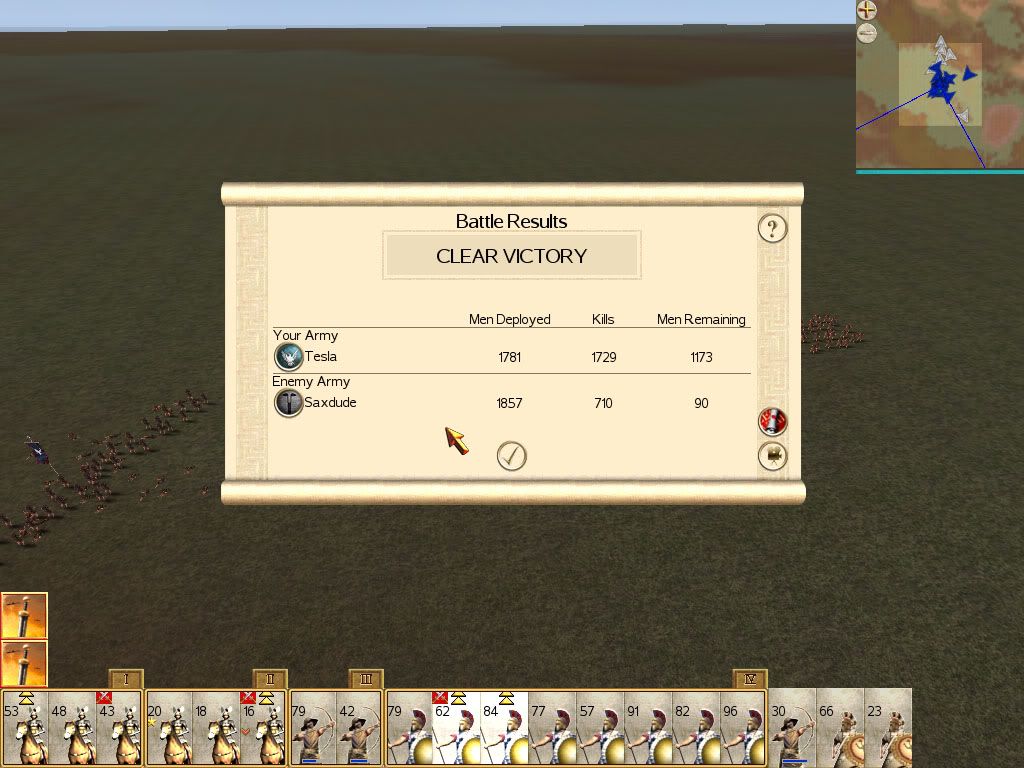The width and height of the screenshot is (1024, 768).
Task: Select the cavalry unit card with 53 men
Action: tap(25, 728)
